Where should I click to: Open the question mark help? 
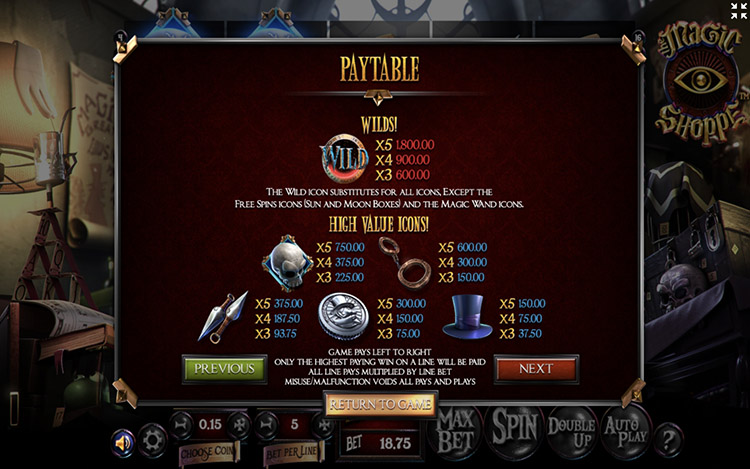coord(668,437)
